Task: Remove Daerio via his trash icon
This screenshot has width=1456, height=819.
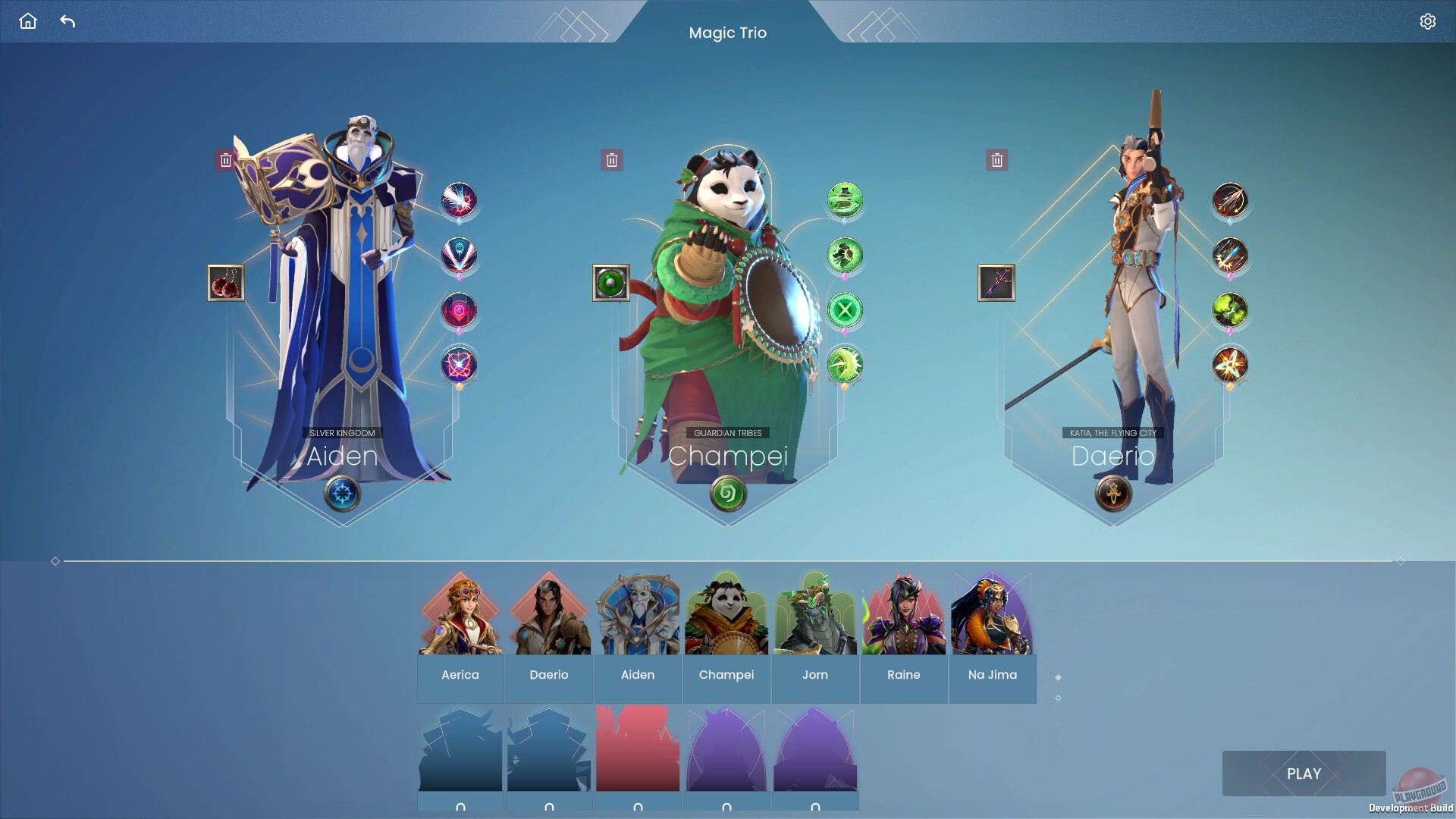Action: [997, 160]
